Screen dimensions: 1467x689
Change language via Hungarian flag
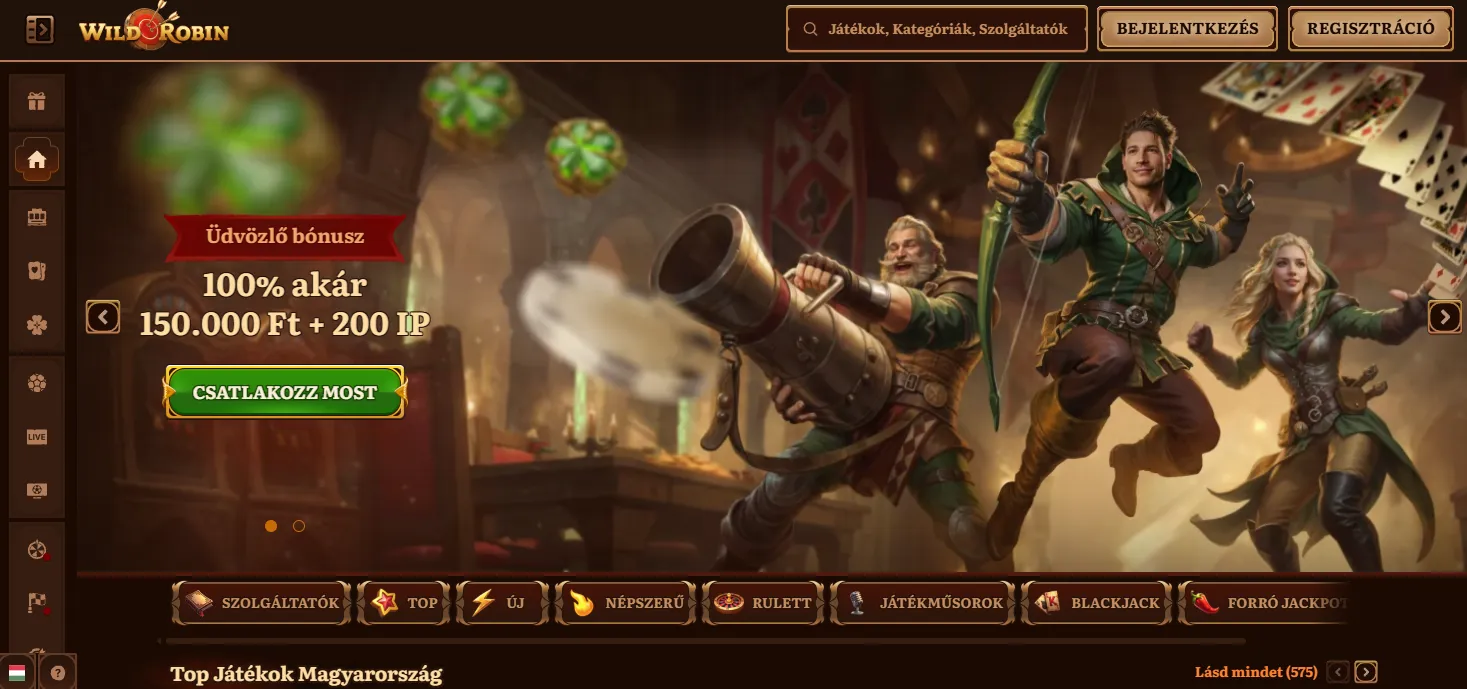coord(16,672)
